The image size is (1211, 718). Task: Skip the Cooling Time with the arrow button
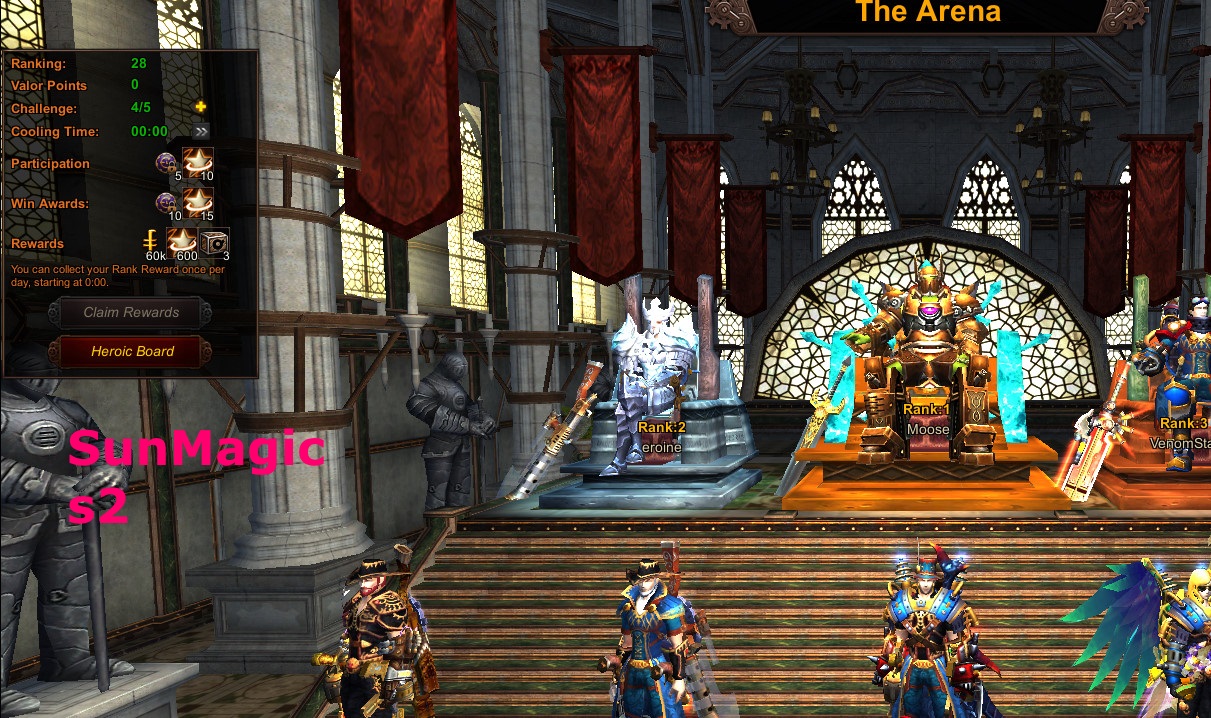pyautogui.click(x=201, y=131)
